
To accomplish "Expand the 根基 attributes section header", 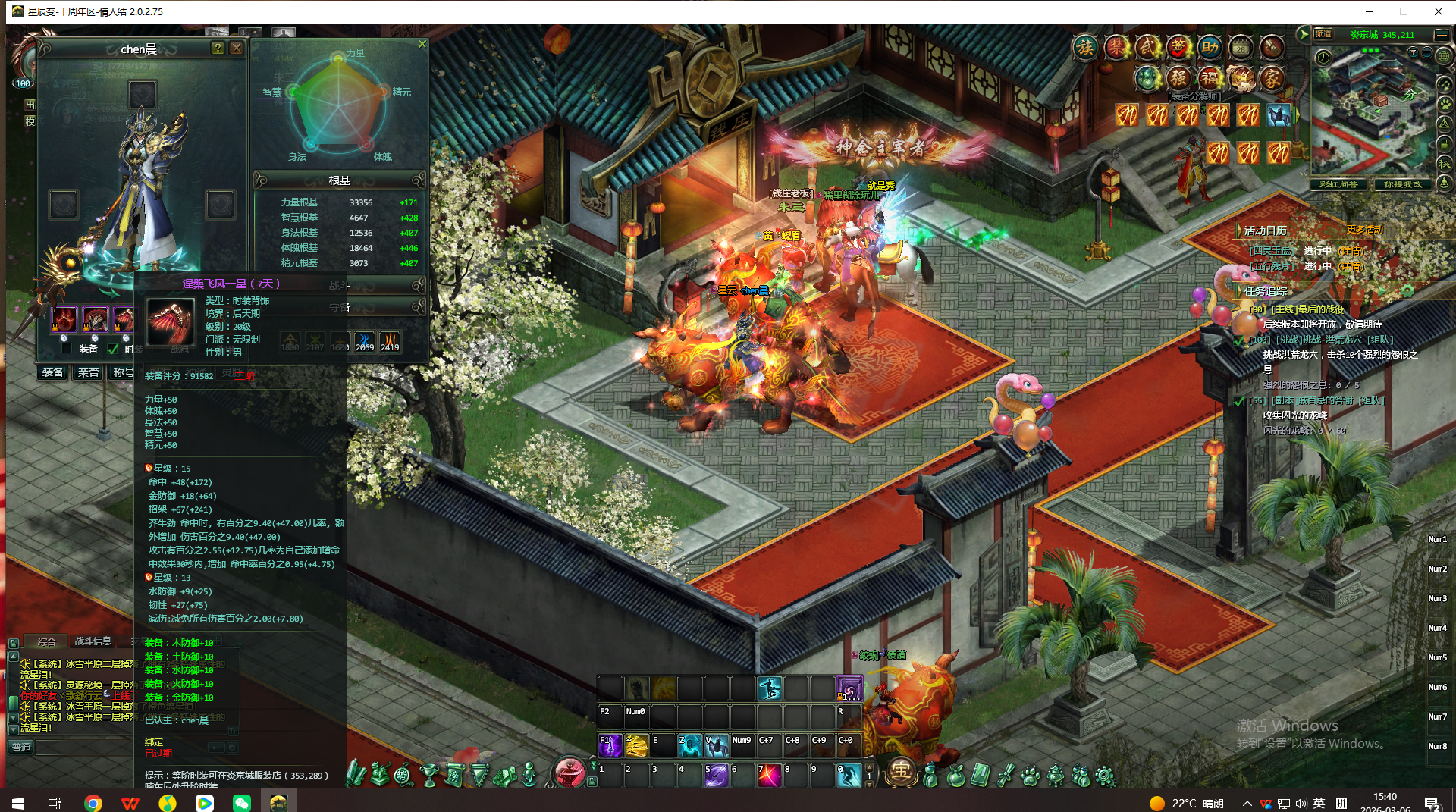I will (x=339, y=180).
